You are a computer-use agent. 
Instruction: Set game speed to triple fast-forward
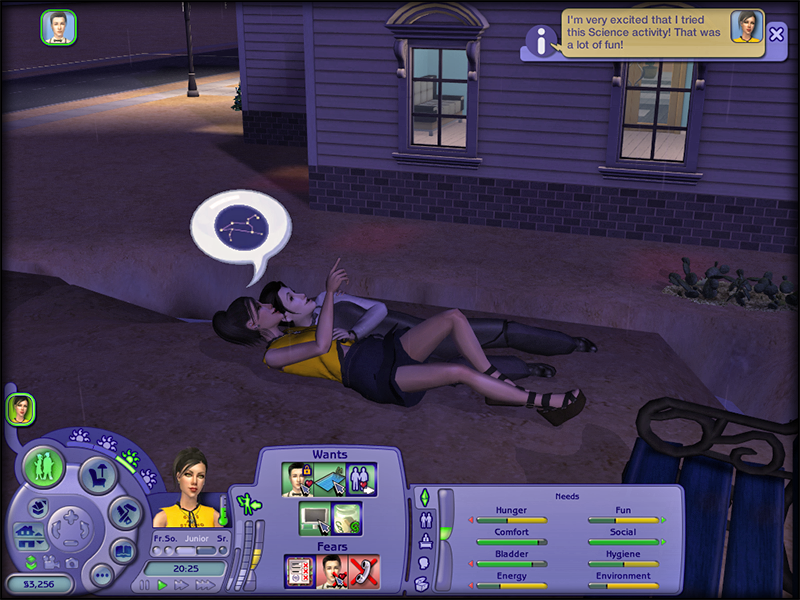click(x=204, y=585)
